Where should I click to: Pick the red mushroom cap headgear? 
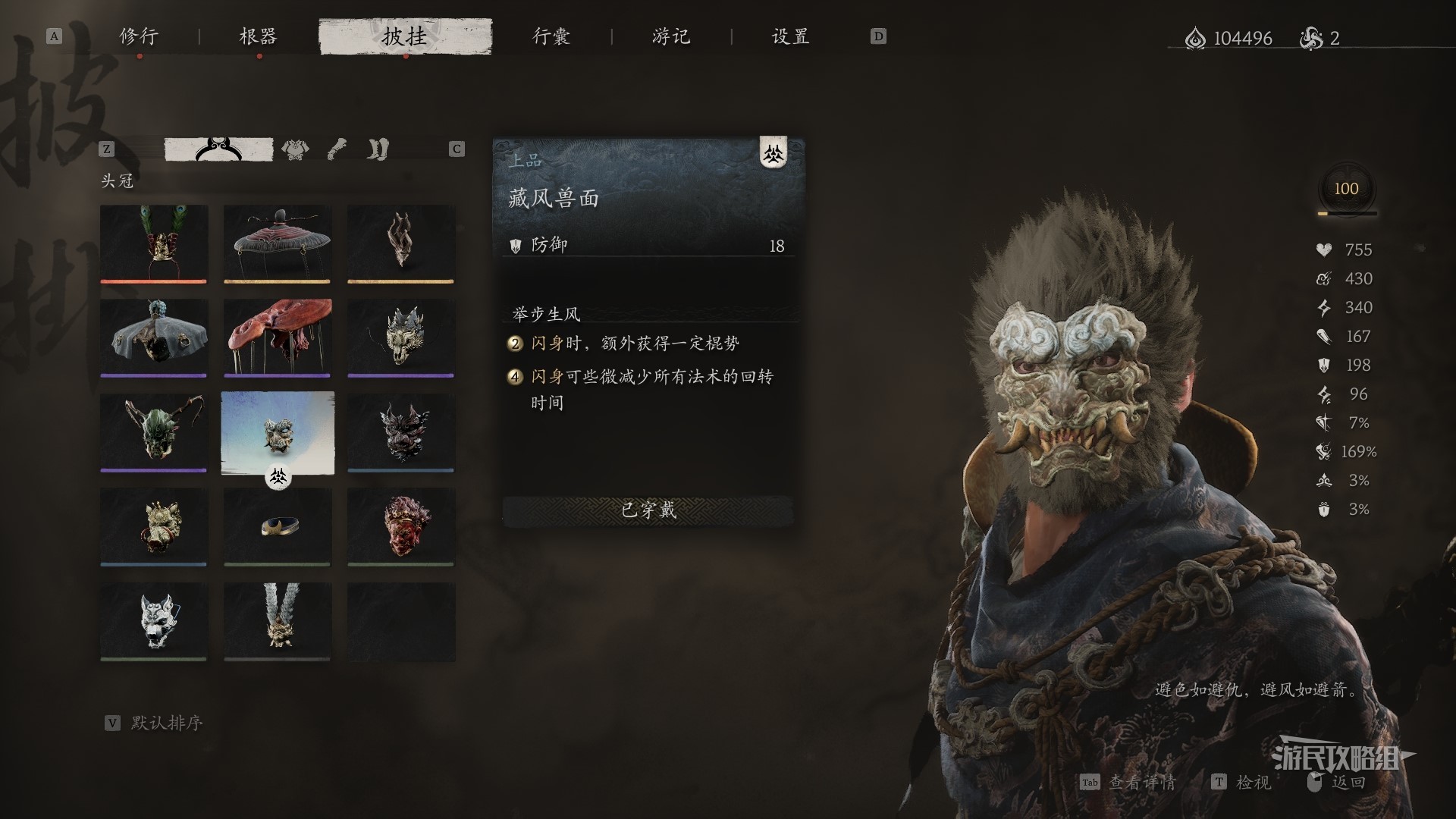tap(278, 337)
